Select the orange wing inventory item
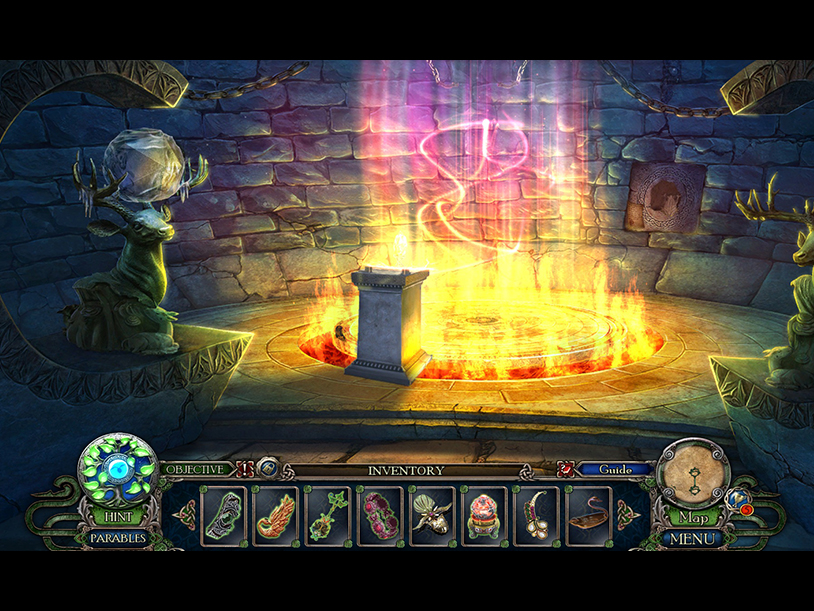This screenshot has width=814, height=611. pyautogui.click(x=277, y=515)
